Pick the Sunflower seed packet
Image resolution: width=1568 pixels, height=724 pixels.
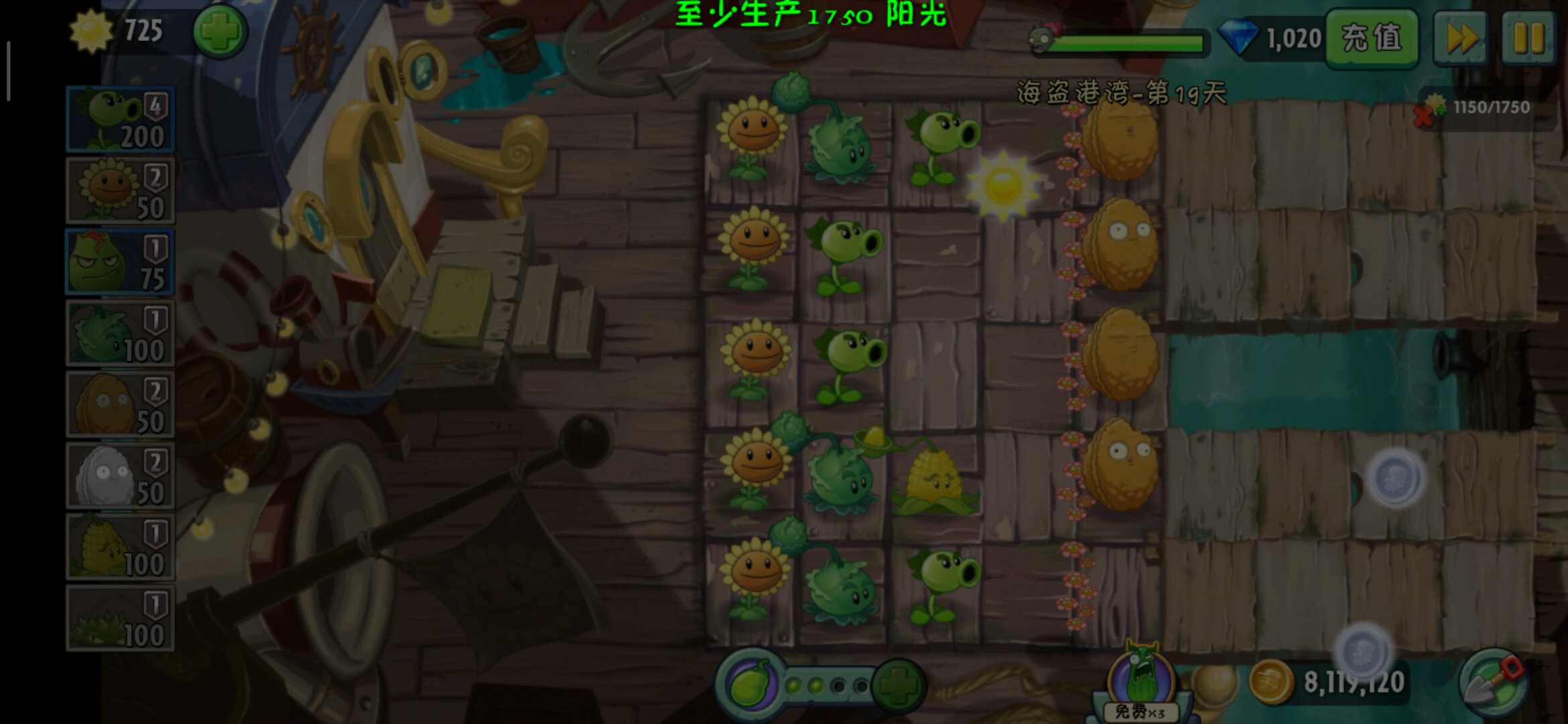tap(121, 191)
